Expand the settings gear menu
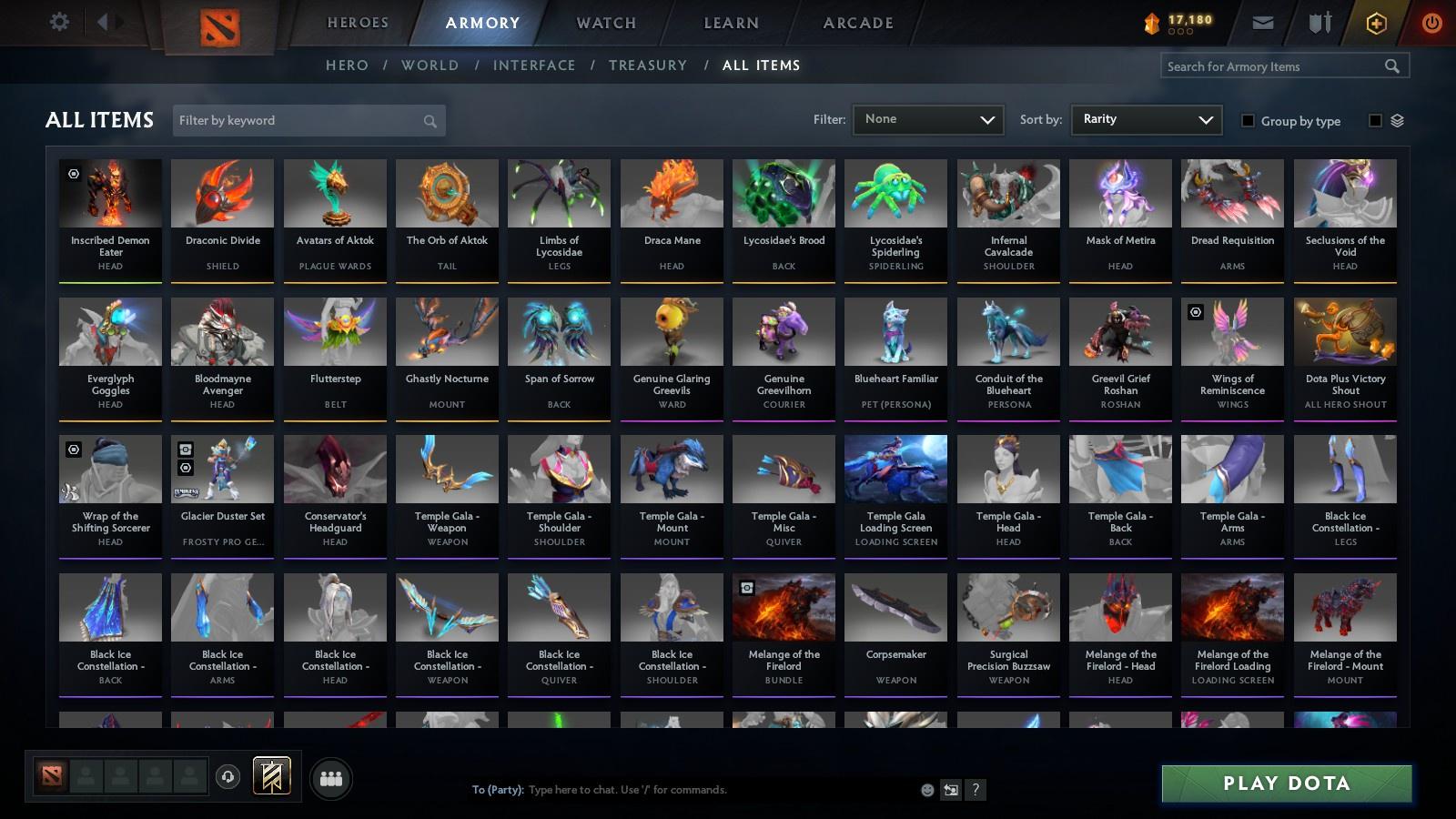 (x=60, y=22)
